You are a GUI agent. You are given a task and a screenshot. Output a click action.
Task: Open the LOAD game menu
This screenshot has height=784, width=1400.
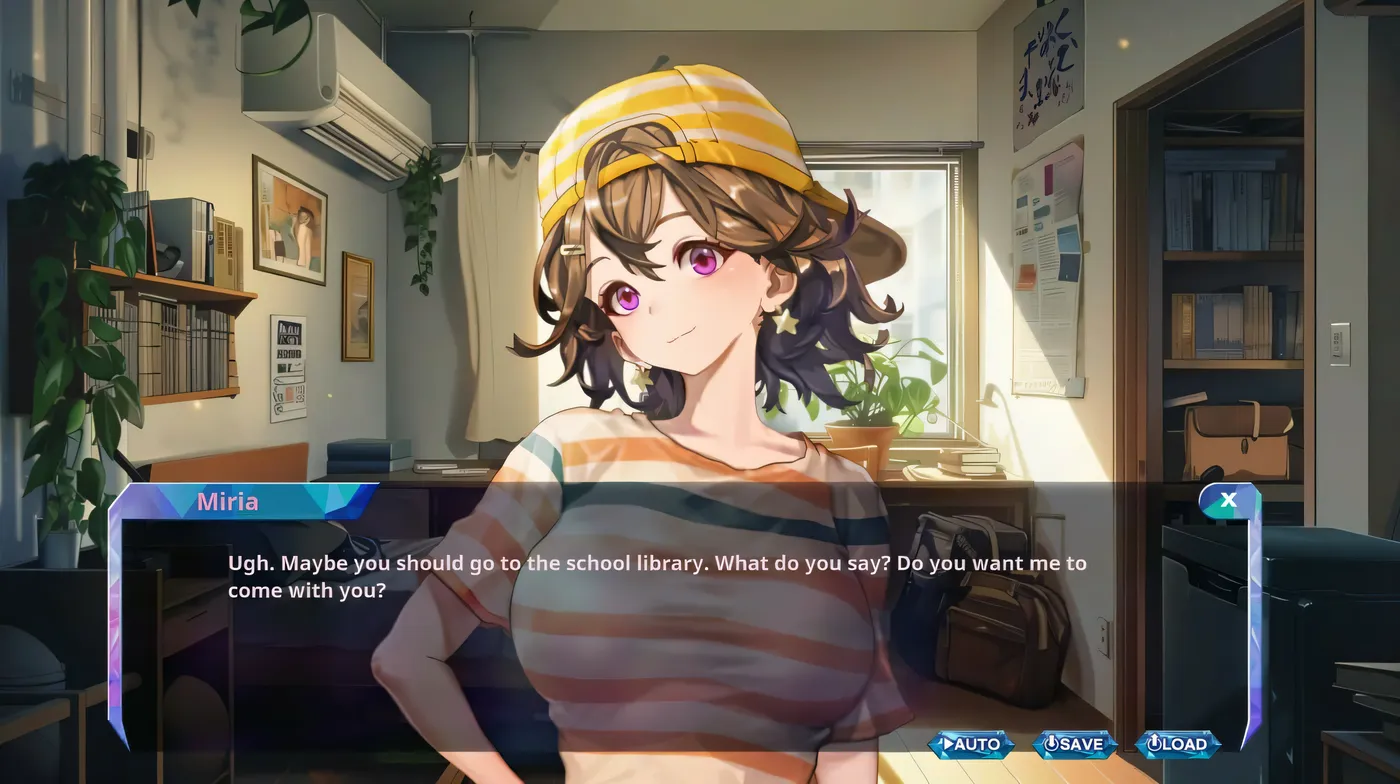[x=1178, y=744]
